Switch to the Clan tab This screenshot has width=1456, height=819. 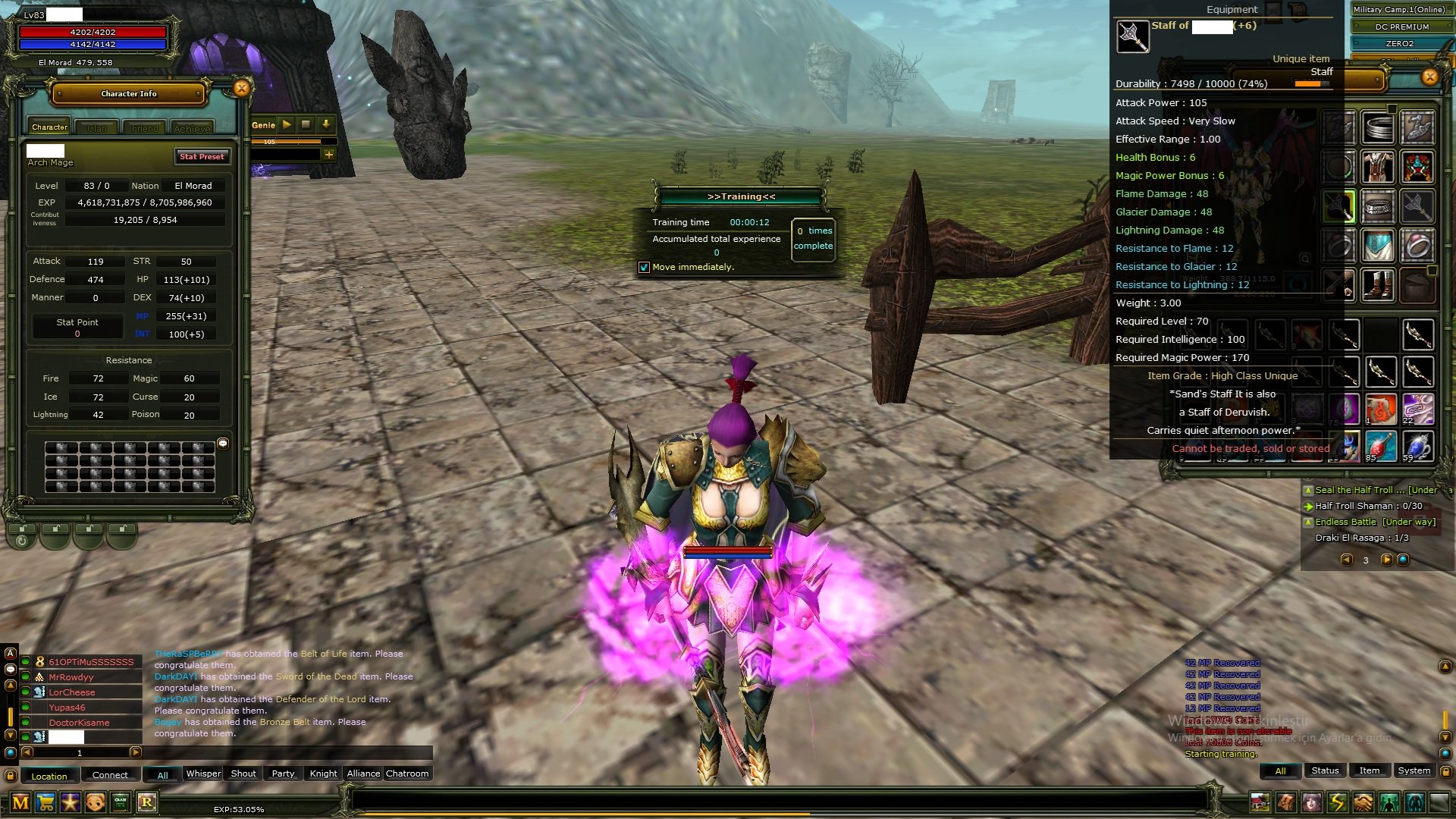pos(97,128)
